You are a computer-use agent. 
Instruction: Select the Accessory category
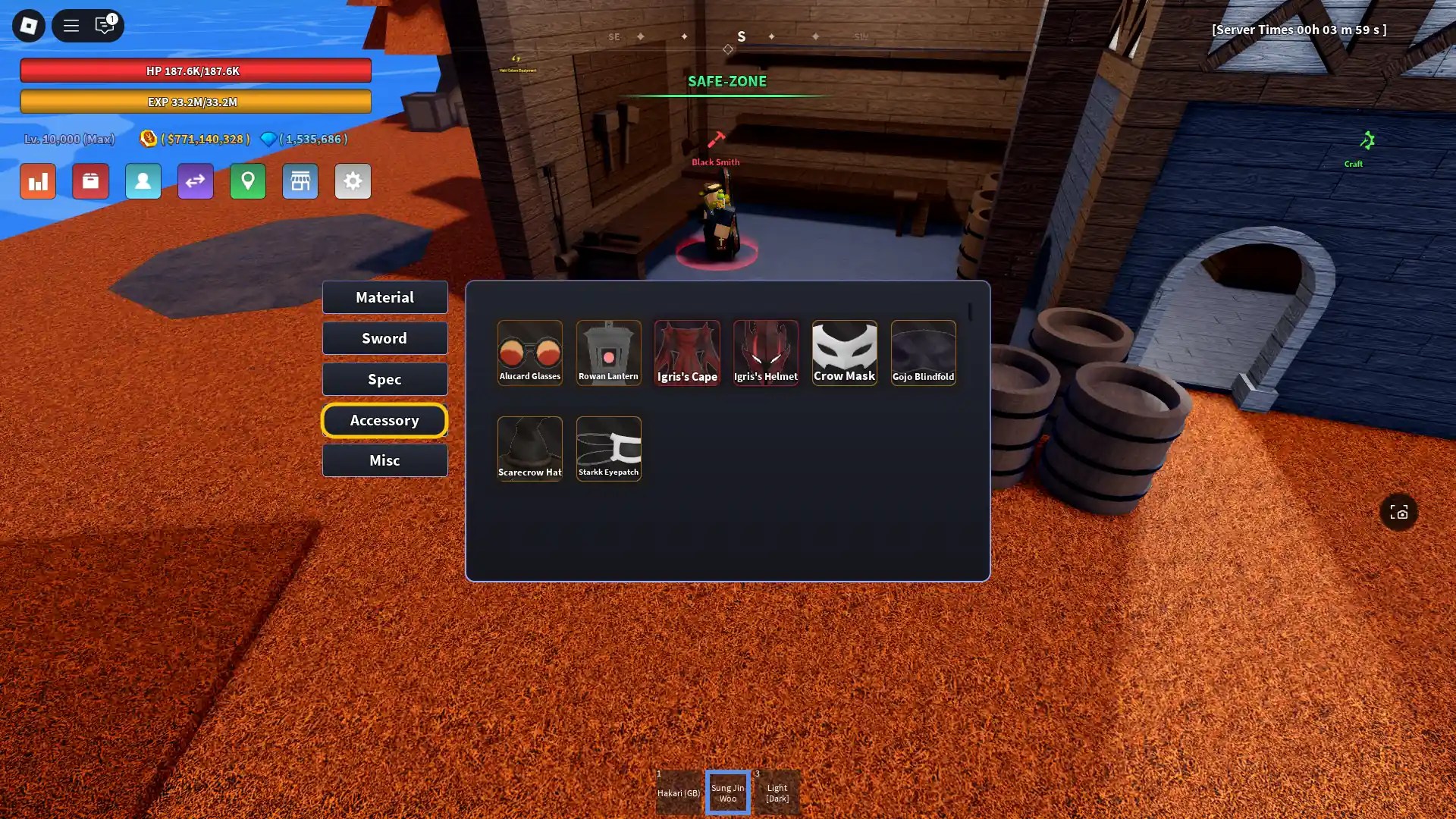coord(384,420)
